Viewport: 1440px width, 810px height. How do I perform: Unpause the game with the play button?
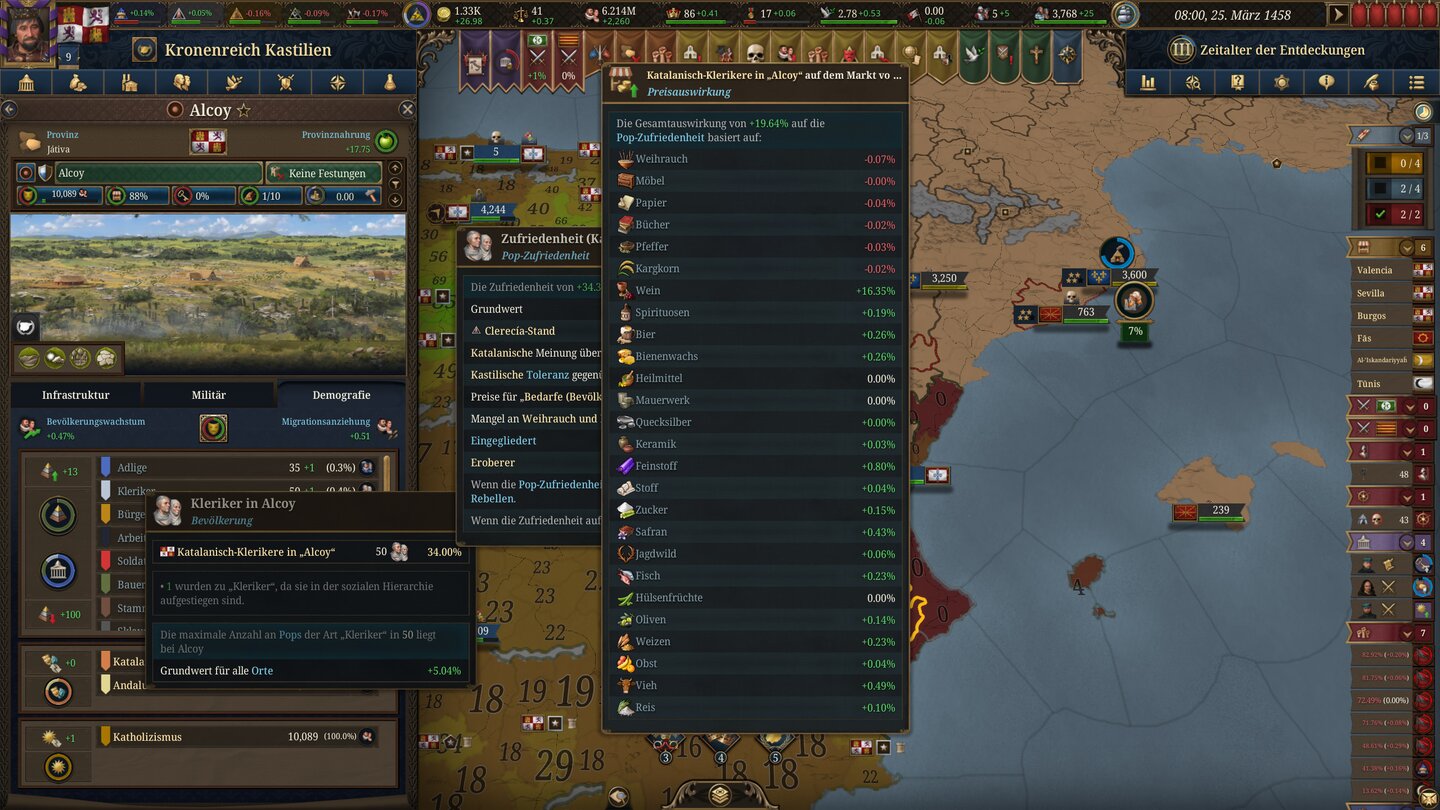pos(1338,14)
